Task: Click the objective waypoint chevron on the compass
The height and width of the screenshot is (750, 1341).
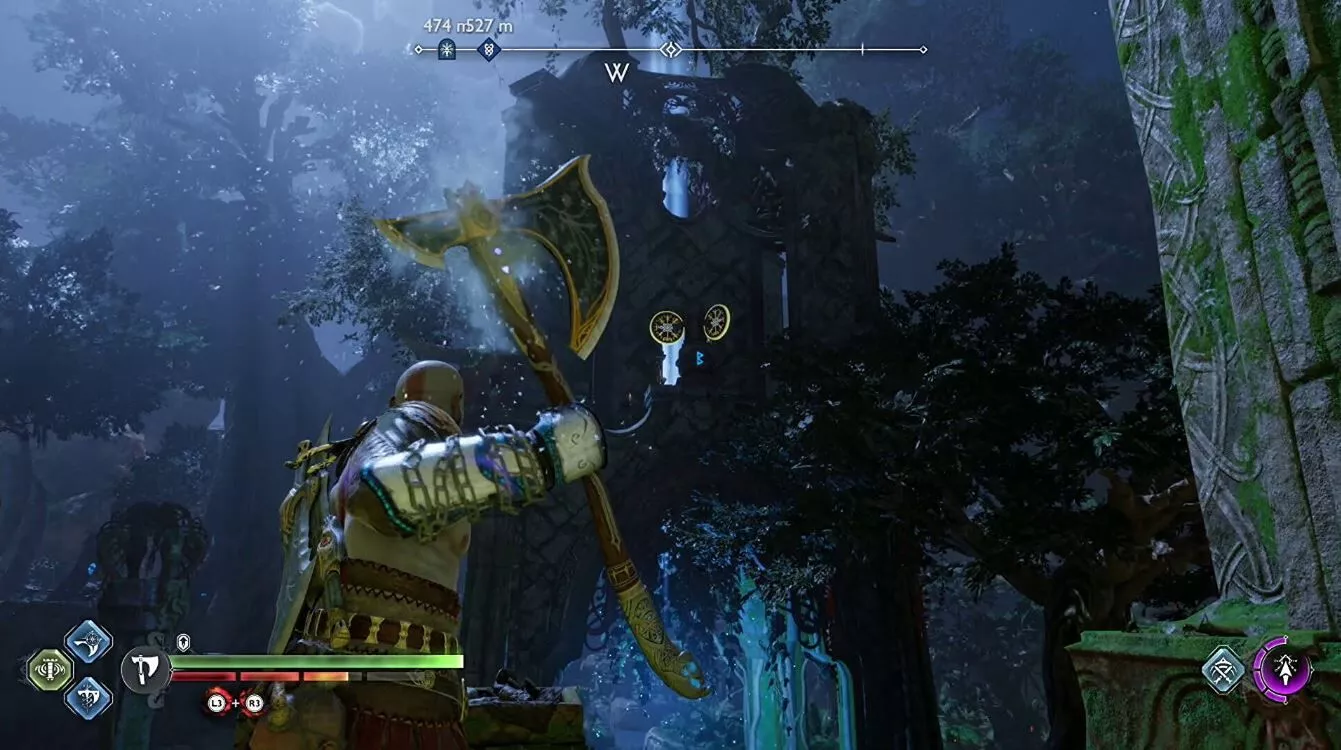Action: [670, 50]
